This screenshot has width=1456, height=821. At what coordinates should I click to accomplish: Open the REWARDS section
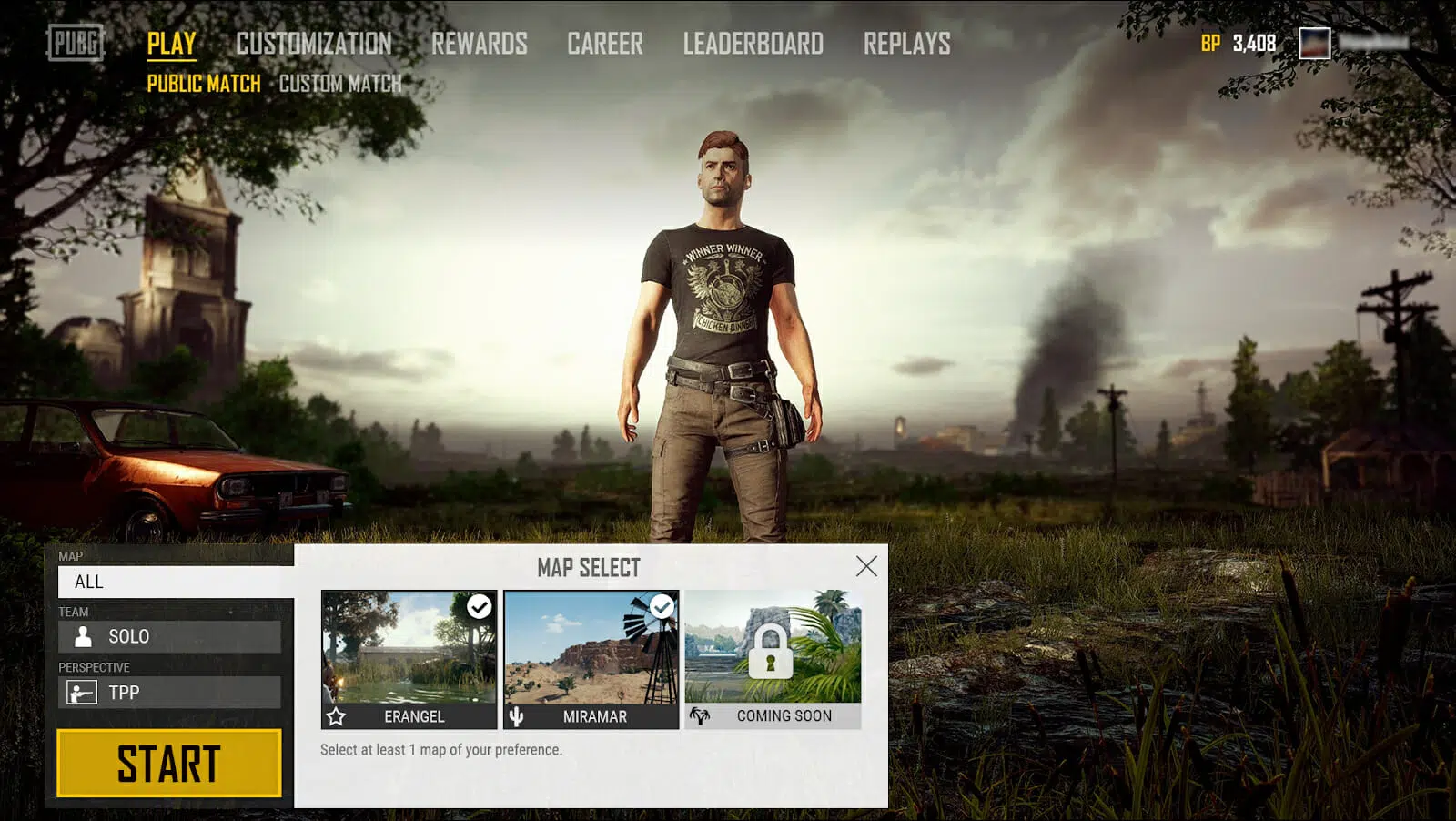coord(480,44)
